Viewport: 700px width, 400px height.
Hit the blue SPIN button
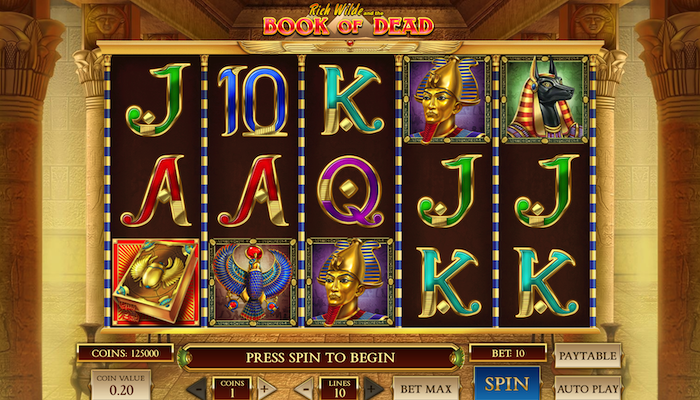[507, 384]
